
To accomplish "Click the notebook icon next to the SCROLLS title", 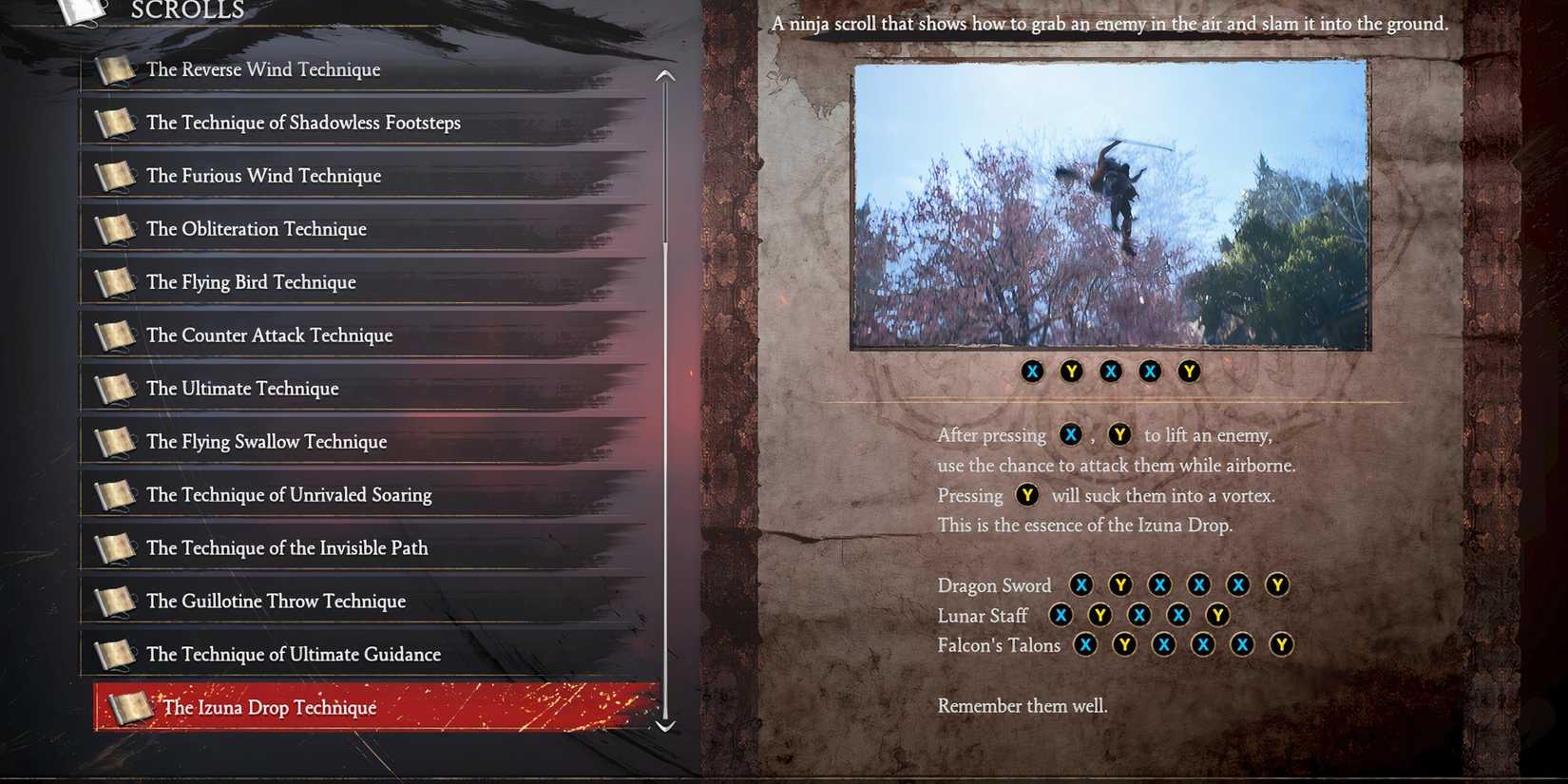I will tap(81, 11).
